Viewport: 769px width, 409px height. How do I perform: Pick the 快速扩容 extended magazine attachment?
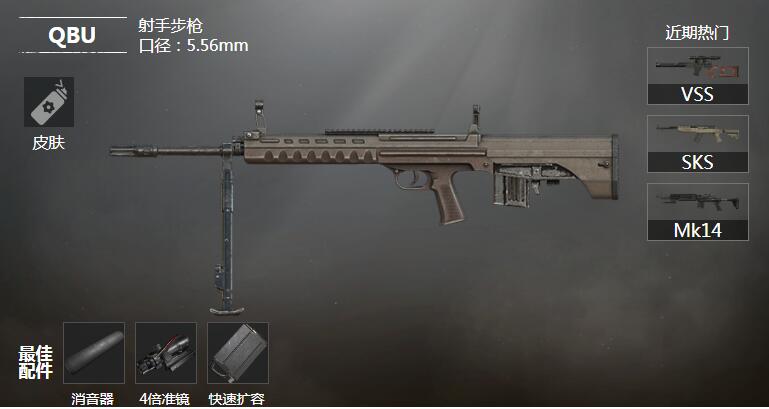(238, 352)
